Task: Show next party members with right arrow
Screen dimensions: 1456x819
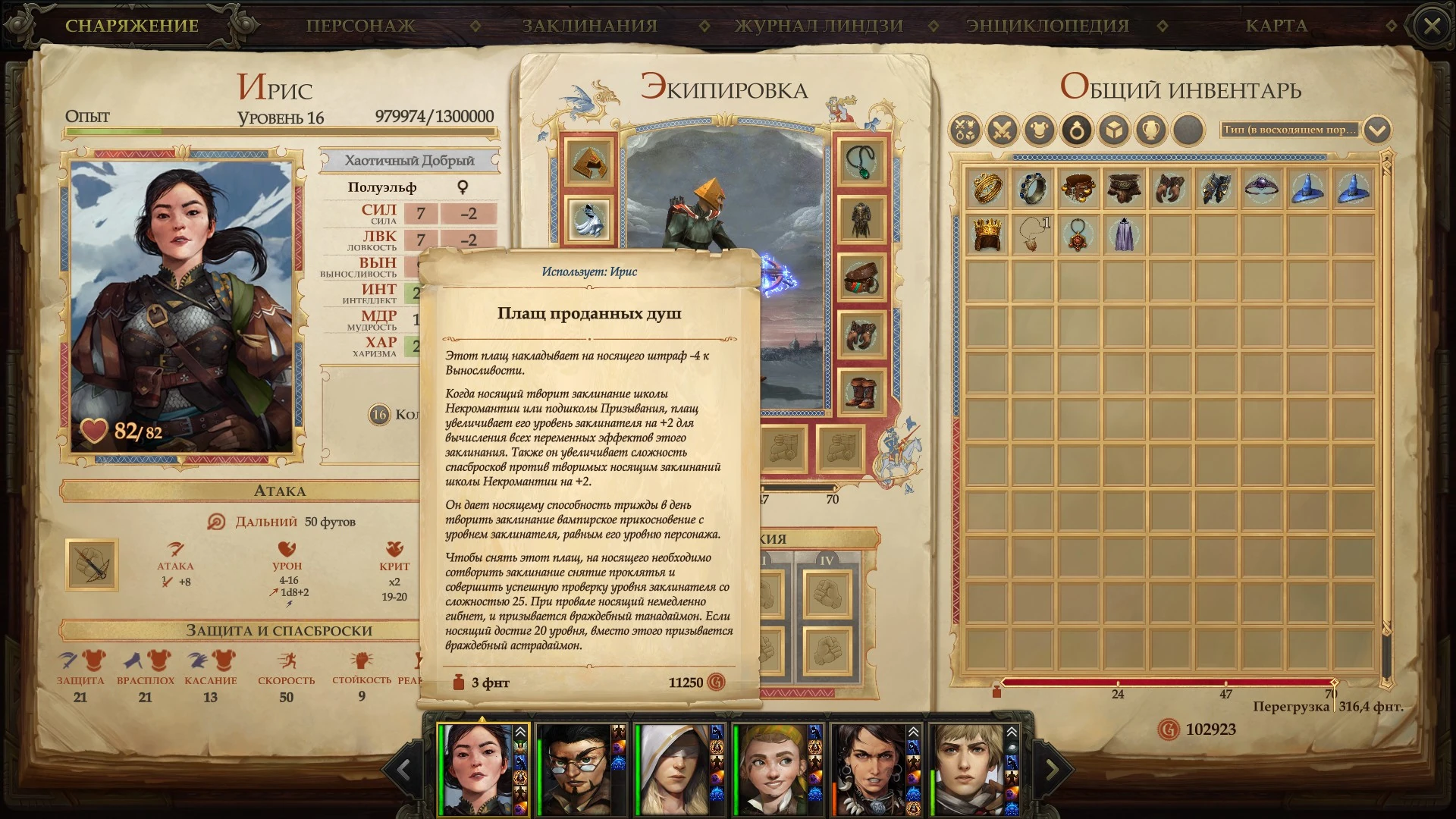Action: (x=1052, y=770)
